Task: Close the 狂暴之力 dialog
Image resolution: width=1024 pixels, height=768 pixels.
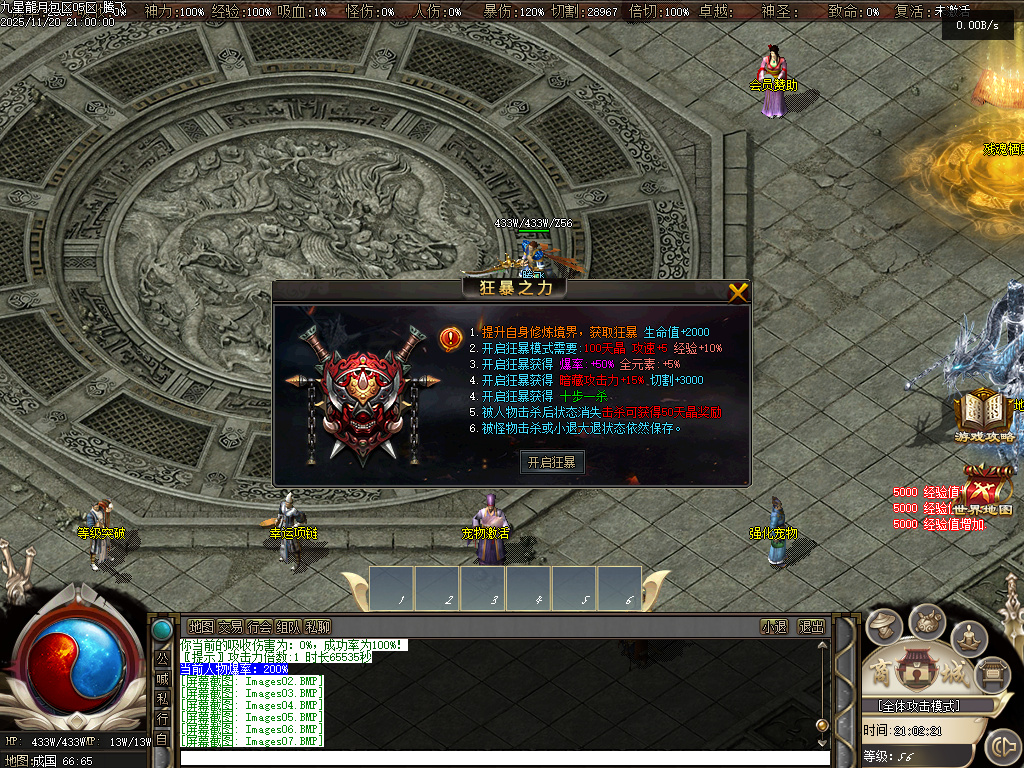Action: pyautogui.click(x=738, y=292)
